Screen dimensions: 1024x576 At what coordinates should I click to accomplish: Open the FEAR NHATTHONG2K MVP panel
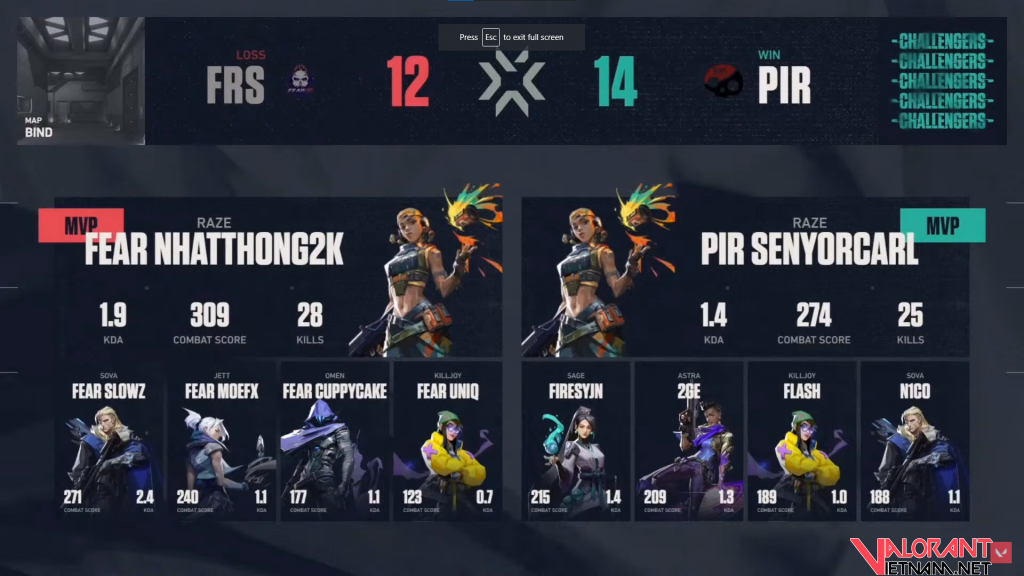coord(278,278)
